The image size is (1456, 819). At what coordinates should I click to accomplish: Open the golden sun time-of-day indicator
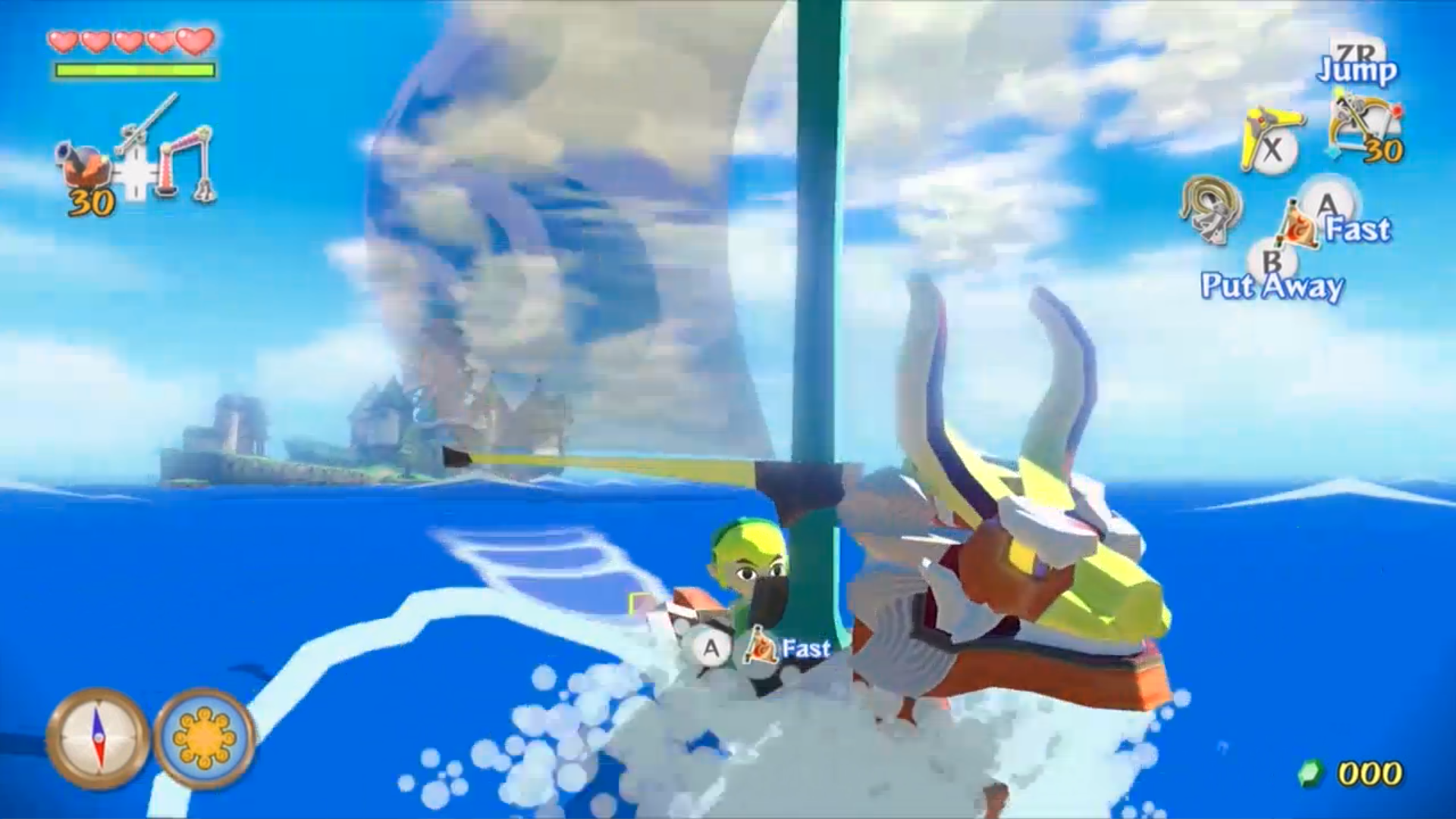pos(205,738)
